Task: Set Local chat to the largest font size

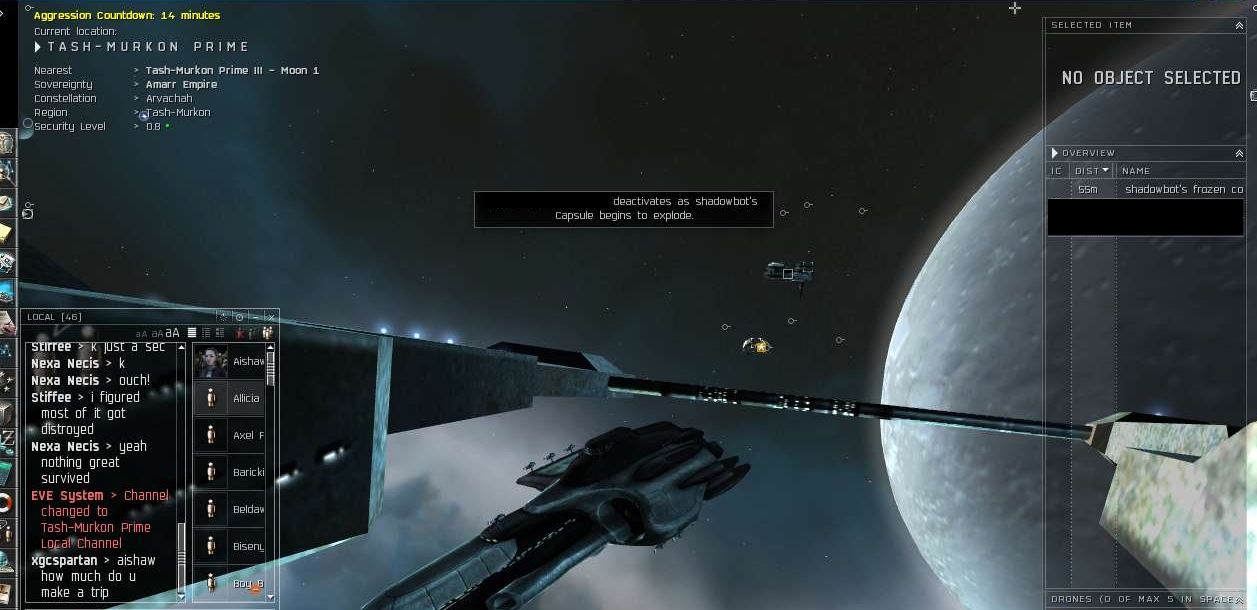Action: pos(173,333)
